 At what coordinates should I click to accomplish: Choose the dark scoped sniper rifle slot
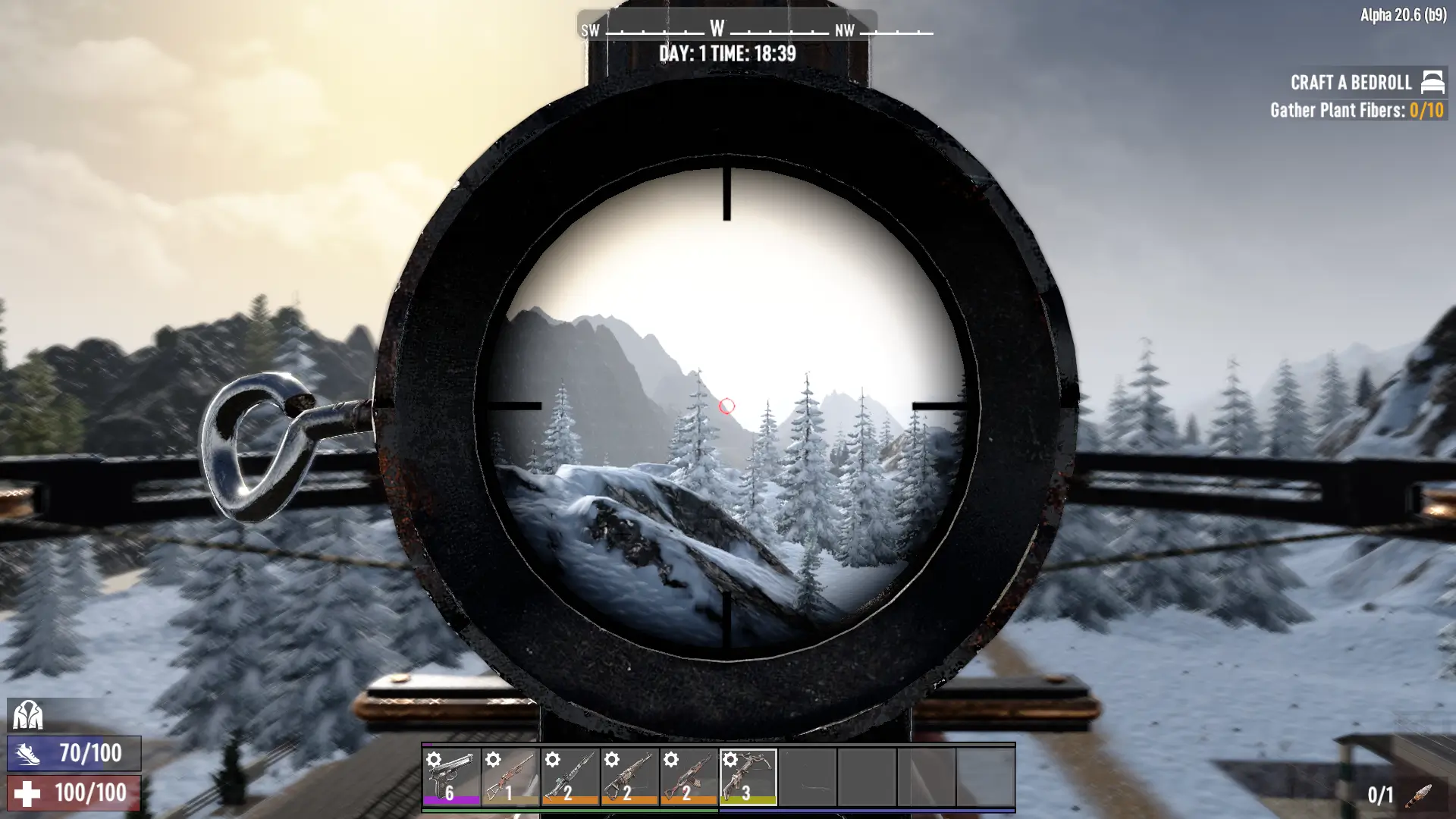click(570, 777)
